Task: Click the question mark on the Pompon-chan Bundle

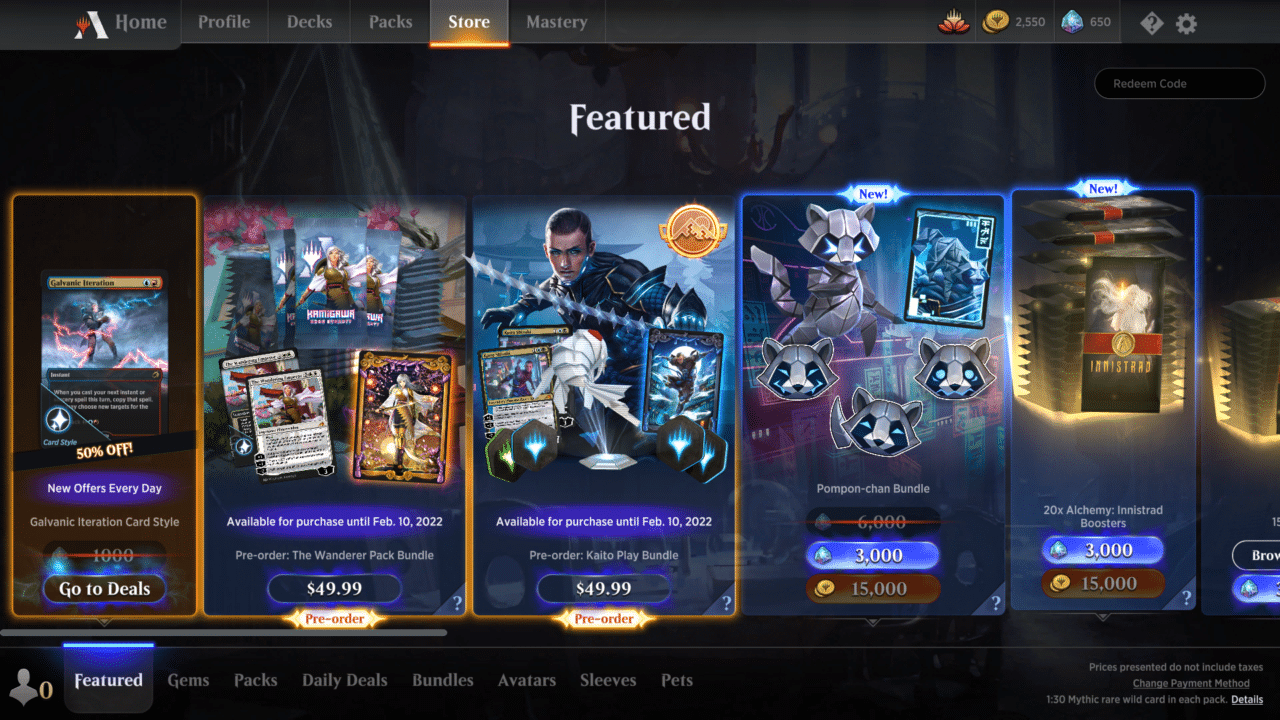Action: 995,602
